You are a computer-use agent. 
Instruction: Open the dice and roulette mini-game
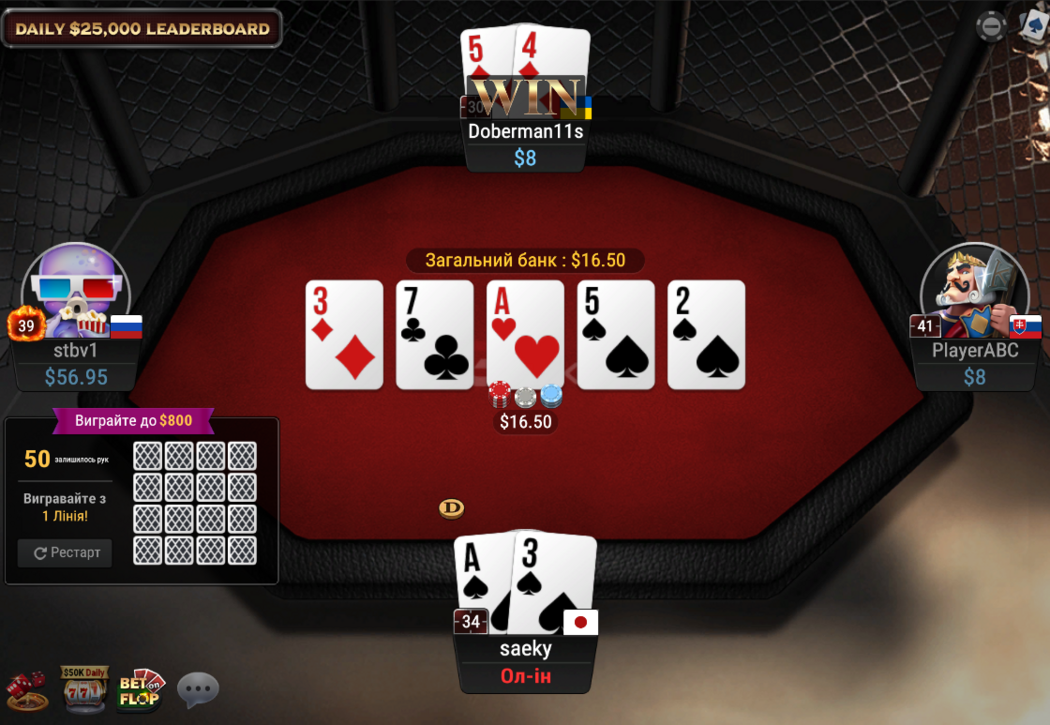click(x=26, y=689)
